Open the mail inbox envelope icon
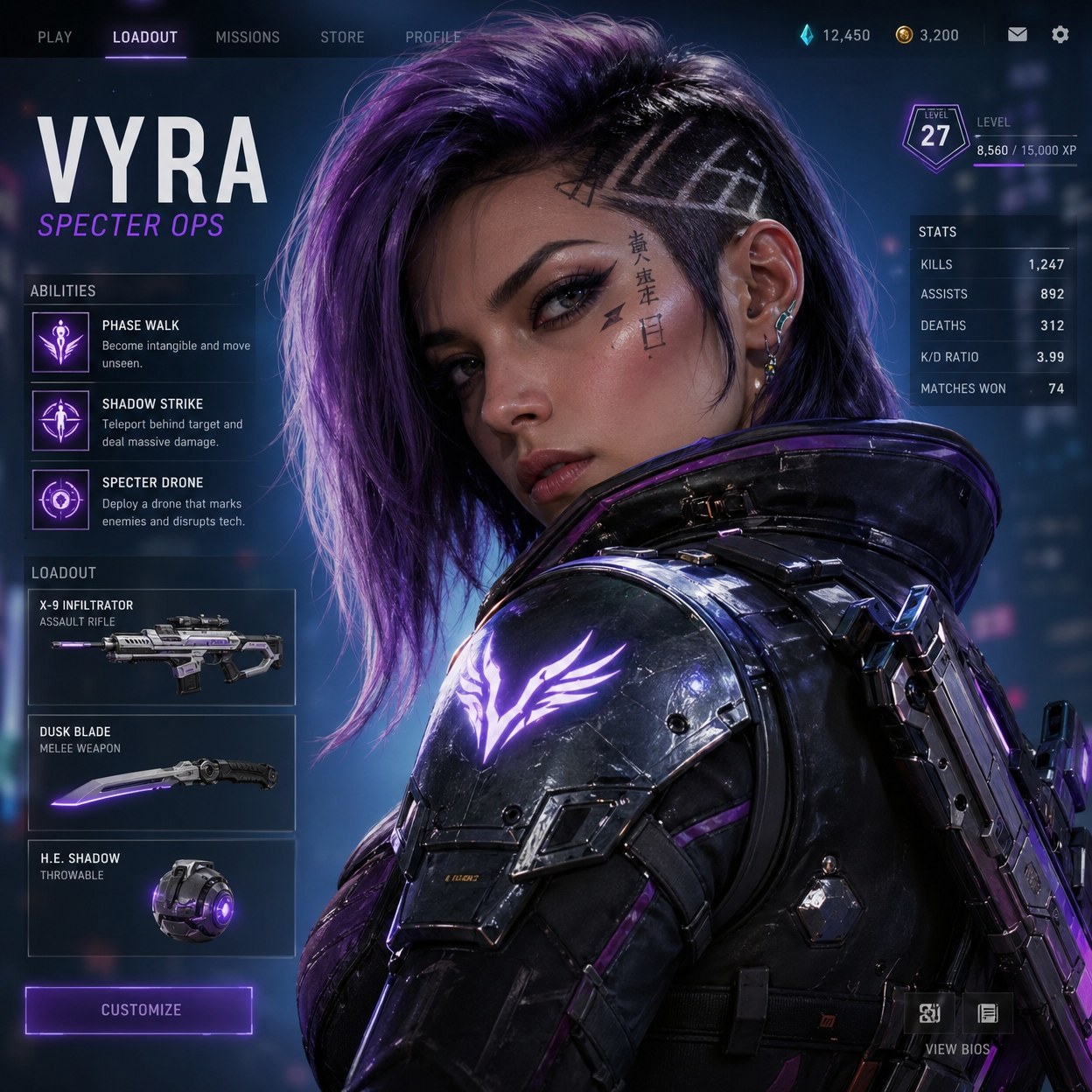 click(1017, 35)
